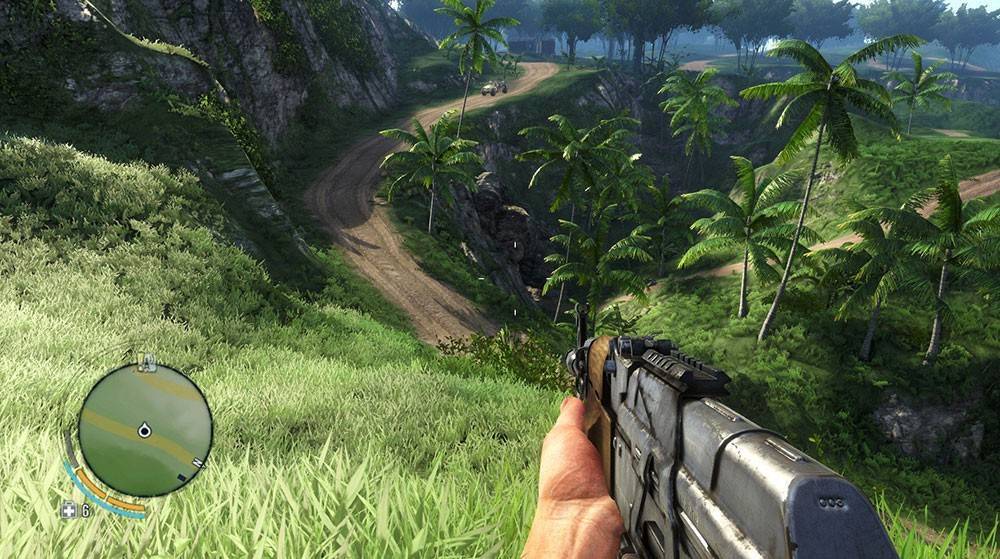Click the circular minimap
1000x559 pixels.
(145, 431)
